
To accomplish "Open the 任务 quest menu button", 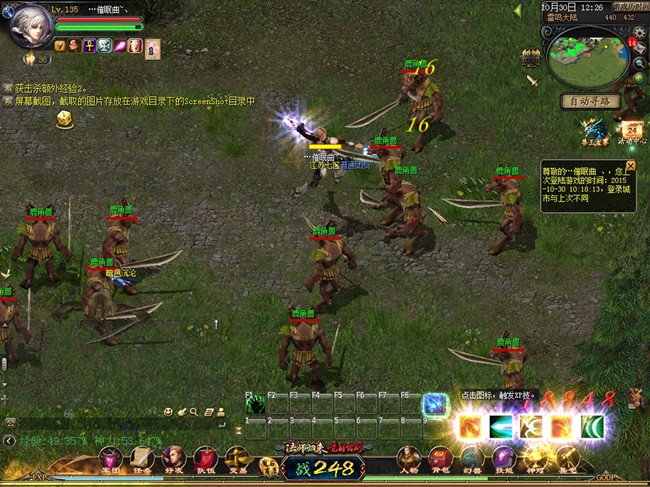I will click(142, 461).
